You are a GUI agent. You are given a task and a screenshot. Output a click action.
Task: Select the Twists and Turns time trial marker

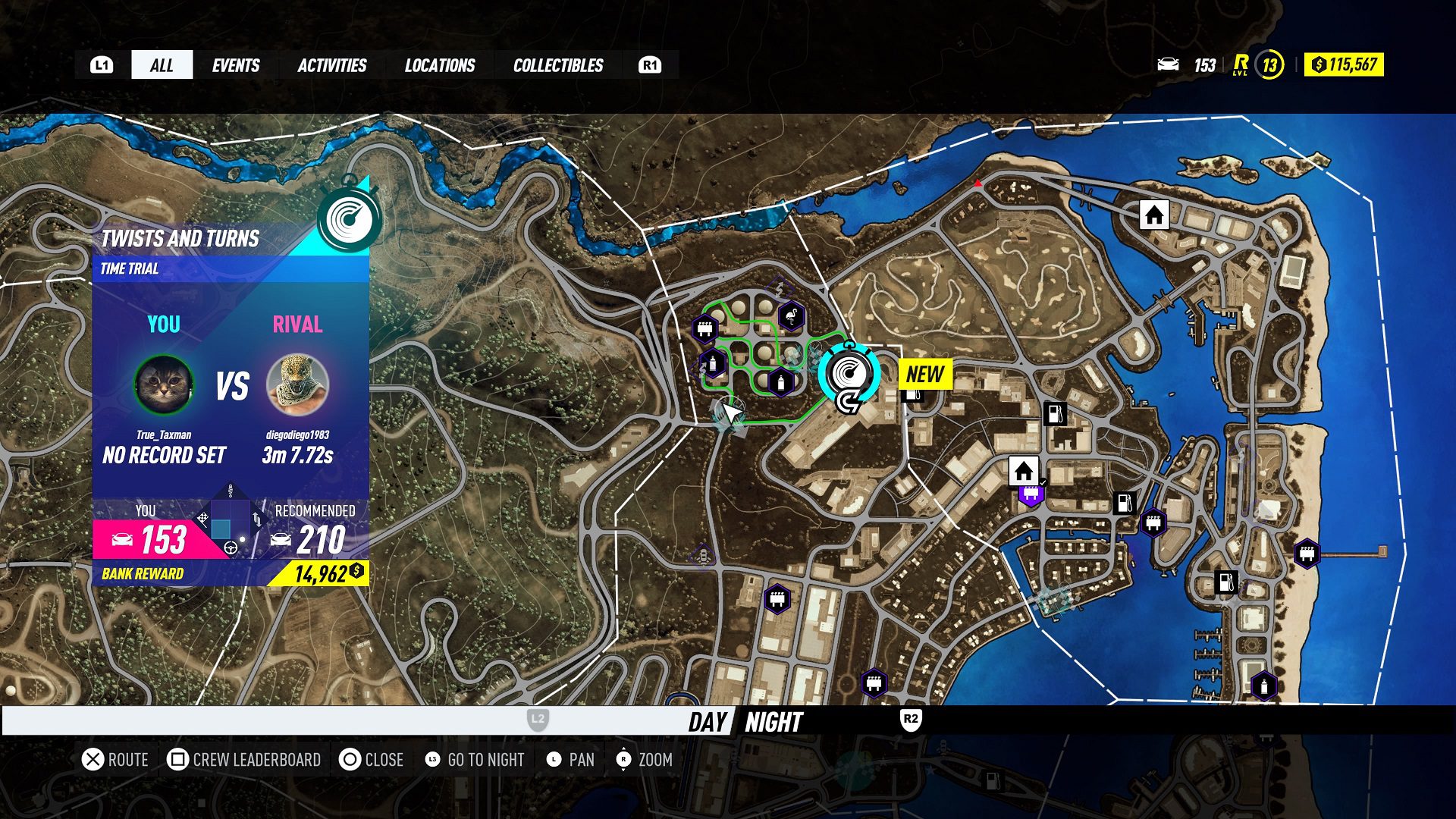point(849,373)
